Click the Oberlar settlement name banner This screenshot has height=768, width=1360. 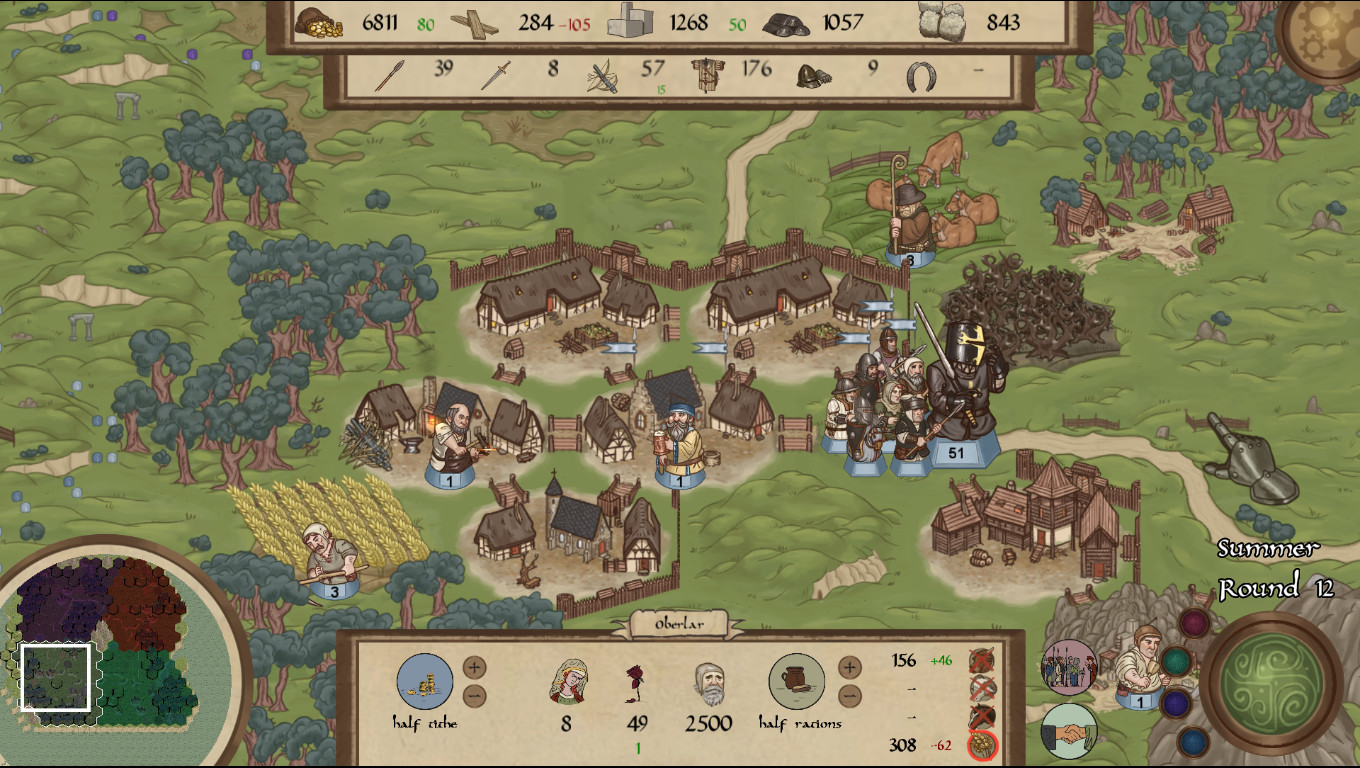tap(678, 622)
